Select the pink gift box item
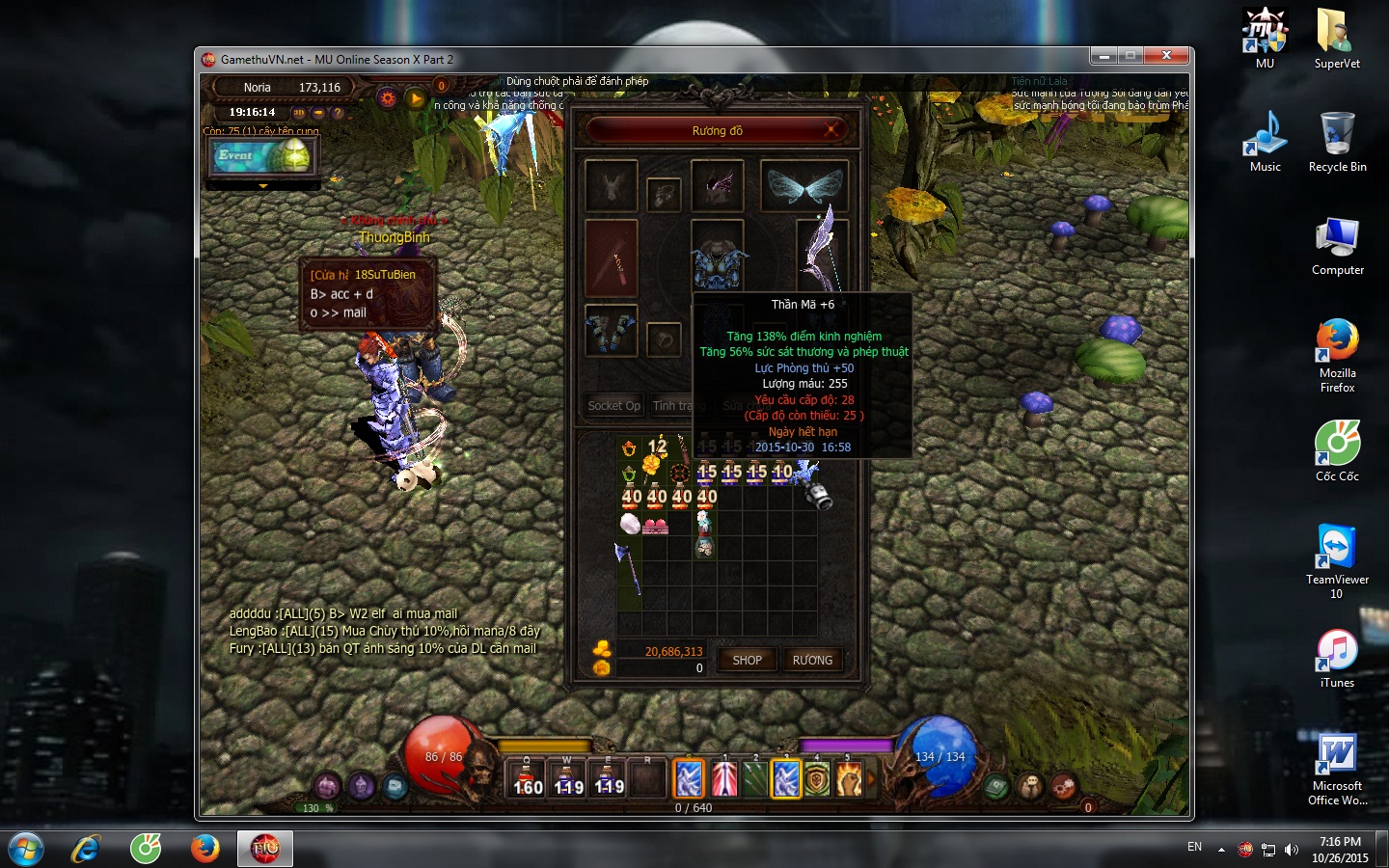 656,526
